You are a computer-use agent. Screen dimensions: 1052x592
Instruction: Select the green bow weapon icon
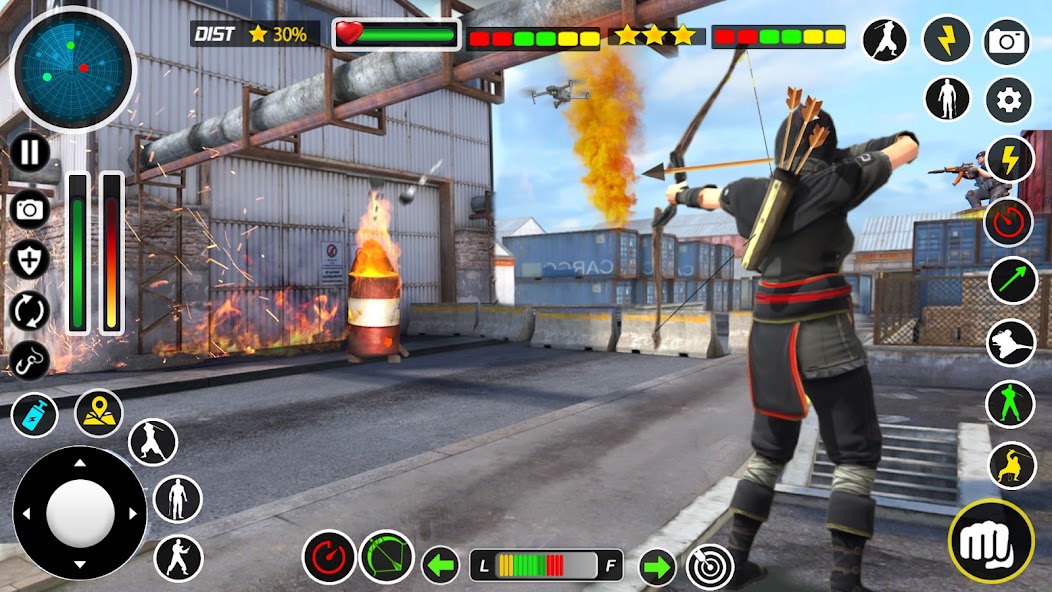[x=386, y=557]
